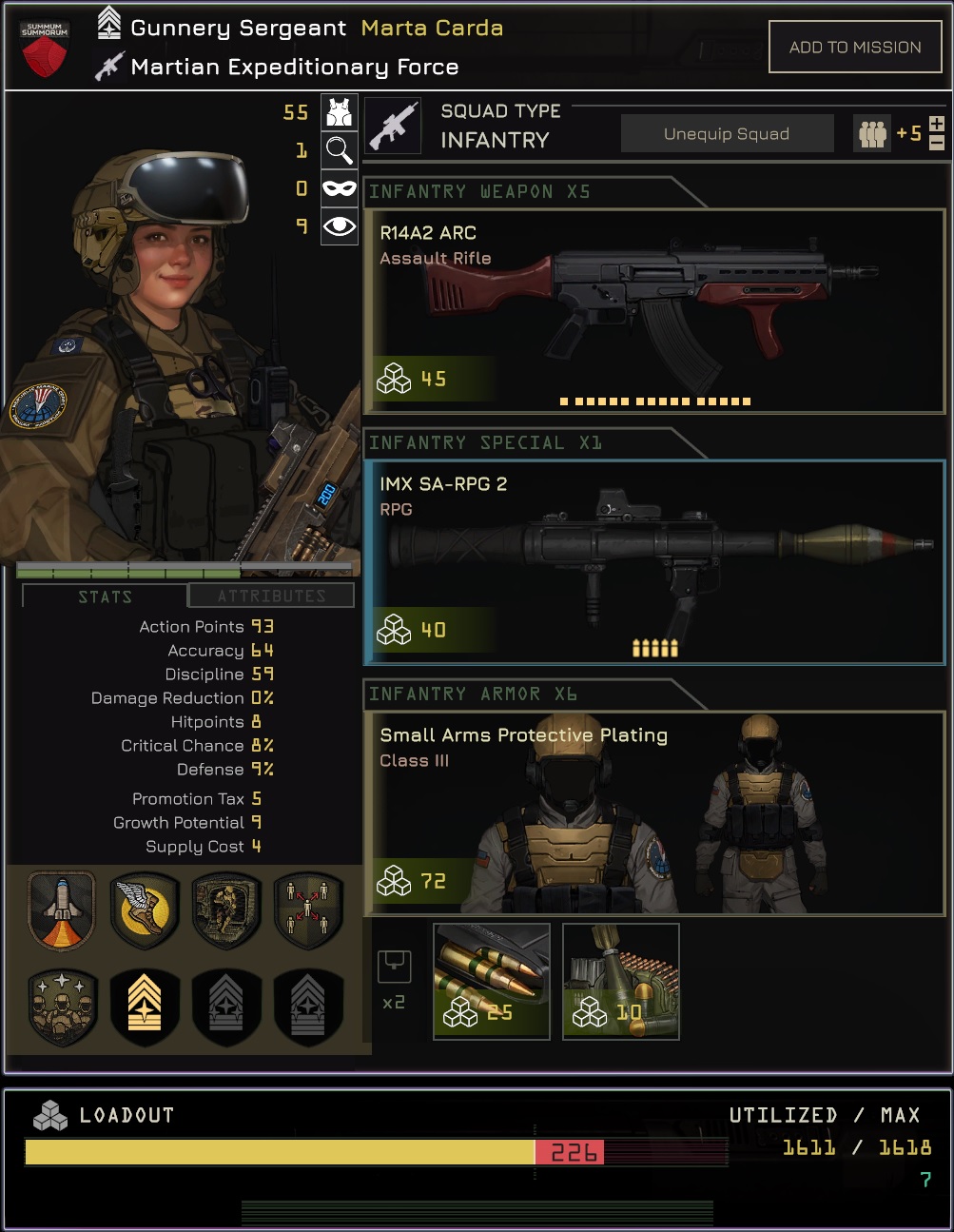The image size is (954, 1232).
Task: Select the R14A2 ARC assault rifle slot
Action: [x=654, y=312]
